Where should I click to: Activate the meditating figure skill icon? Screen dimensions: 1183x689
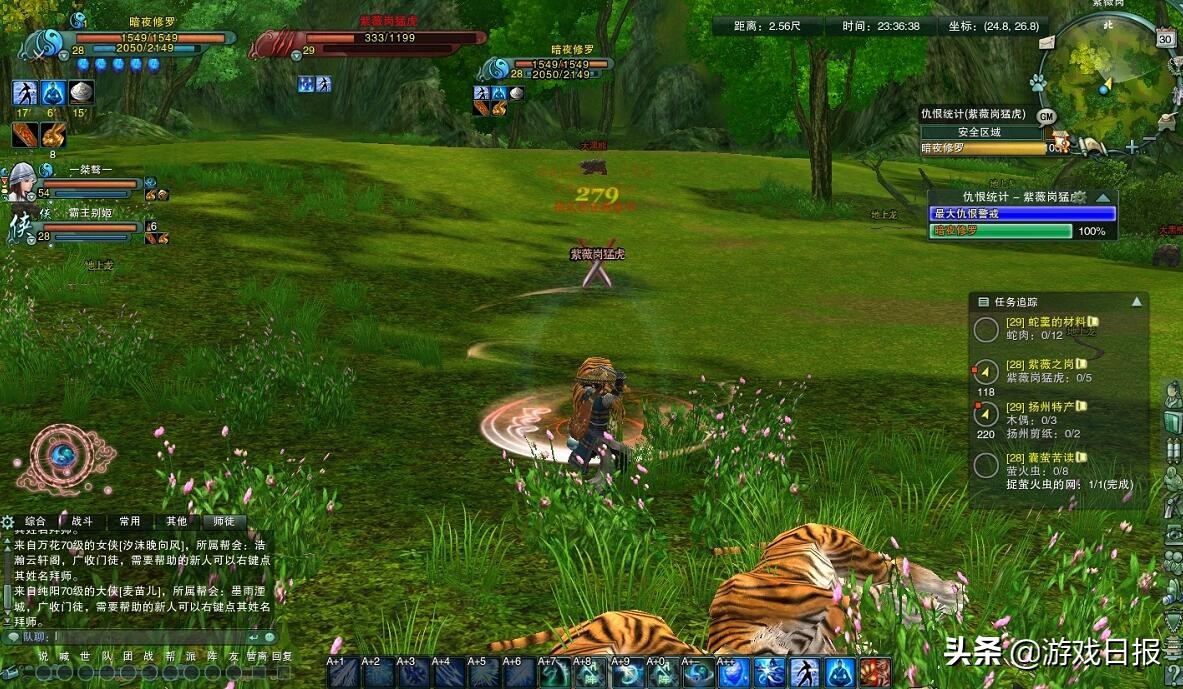click(x=840, y=674)
